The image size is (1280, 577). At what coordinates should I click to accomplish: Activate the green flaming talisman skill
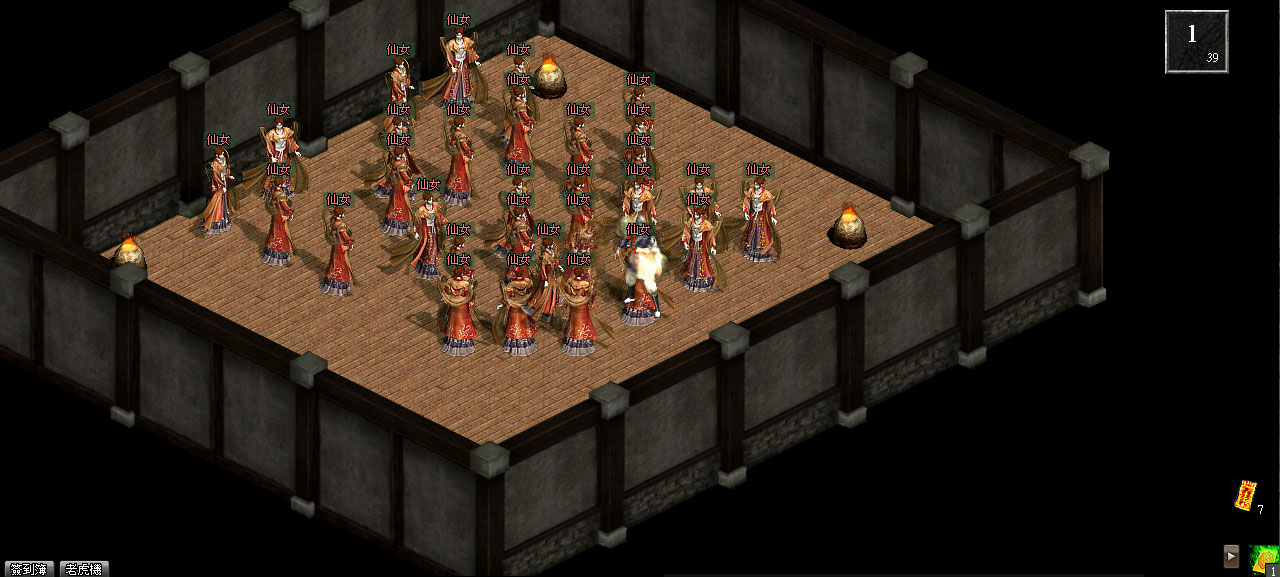1264,559
